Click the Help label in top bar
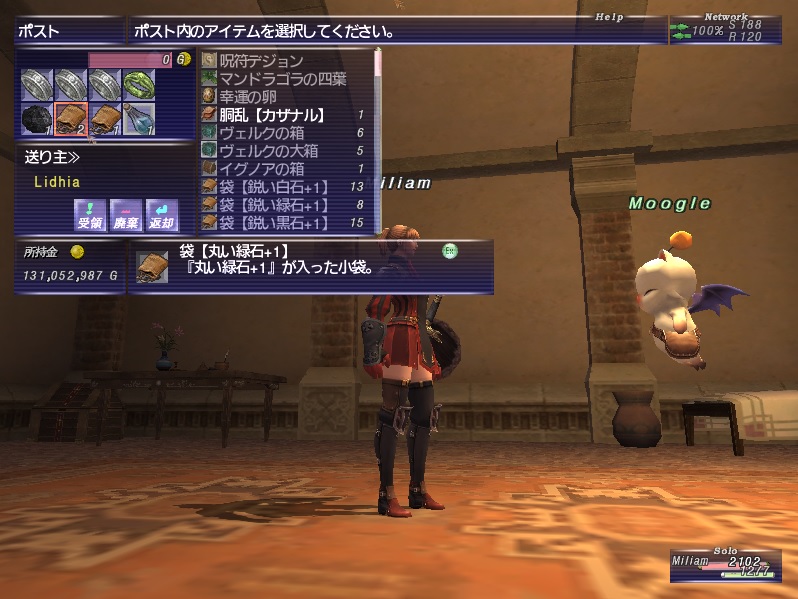798x599 pixels. point(608,17)
